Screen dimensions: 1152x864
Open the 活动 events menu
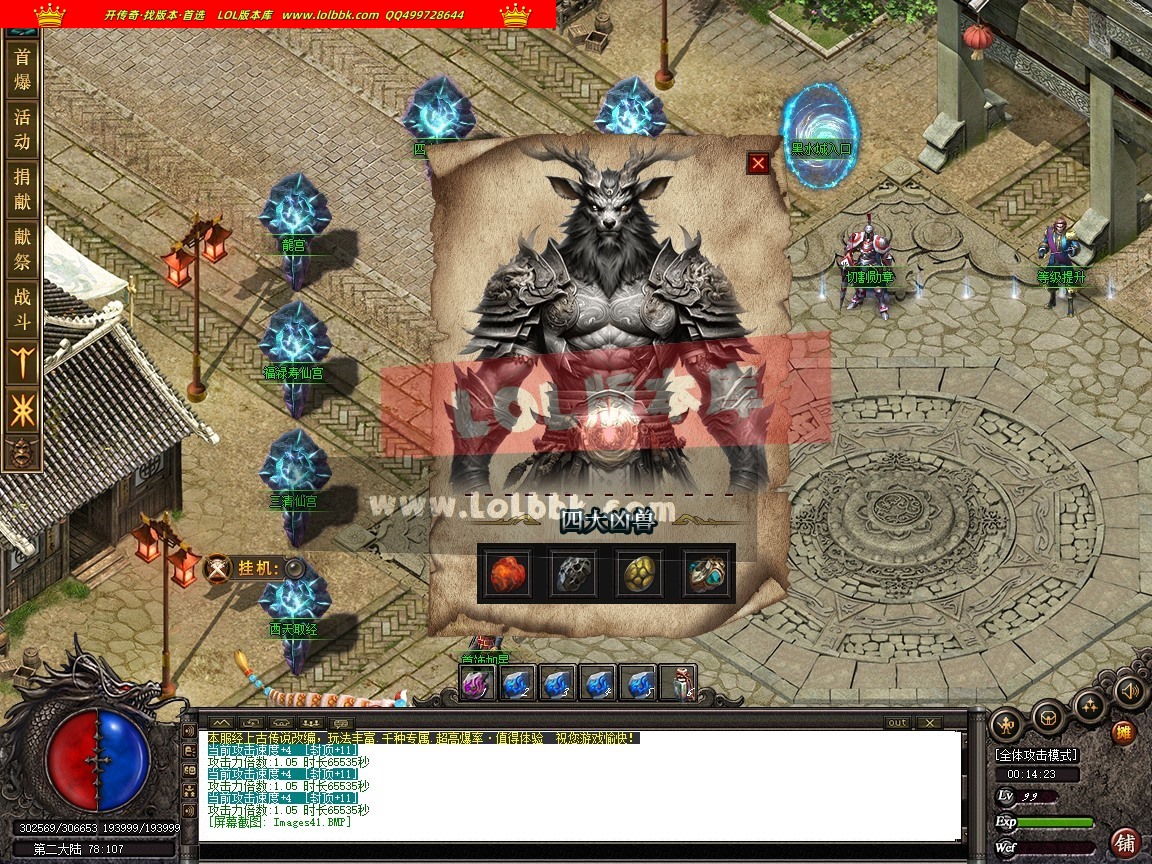tap(22, 129)
